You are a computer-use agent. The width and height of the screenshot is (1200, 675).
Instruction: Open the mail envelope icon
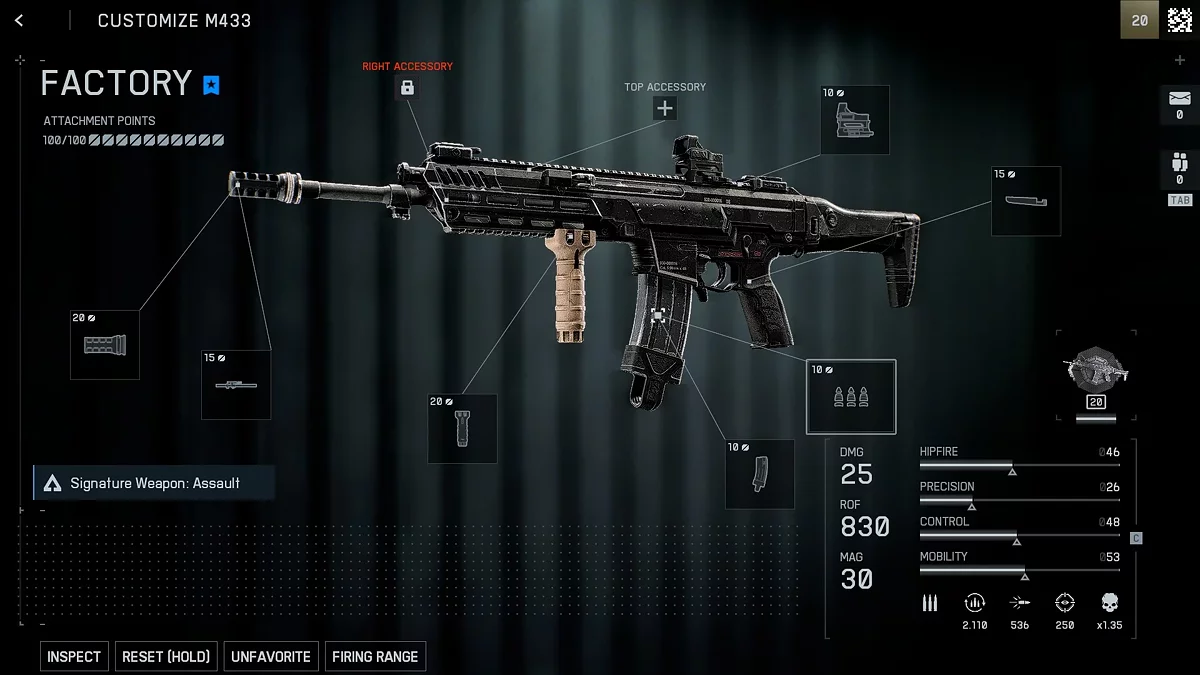pyautogui.click(x=1179, y=101)
